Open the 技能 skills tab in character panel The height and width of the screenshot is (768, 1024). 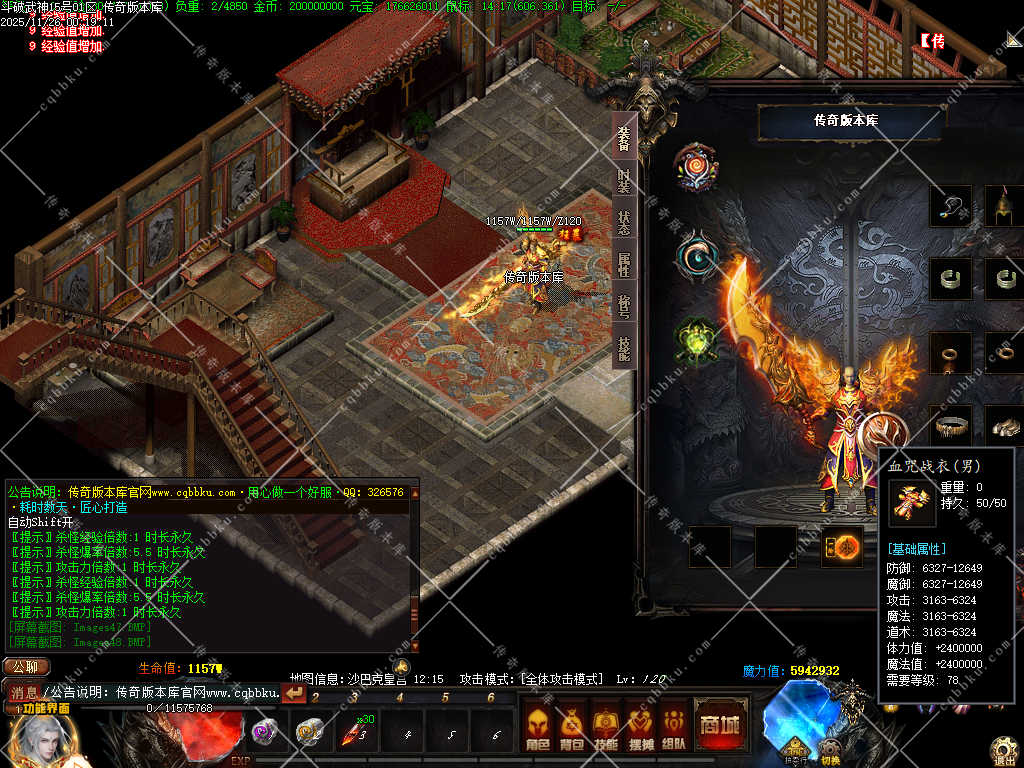click(x=624, y=348)
